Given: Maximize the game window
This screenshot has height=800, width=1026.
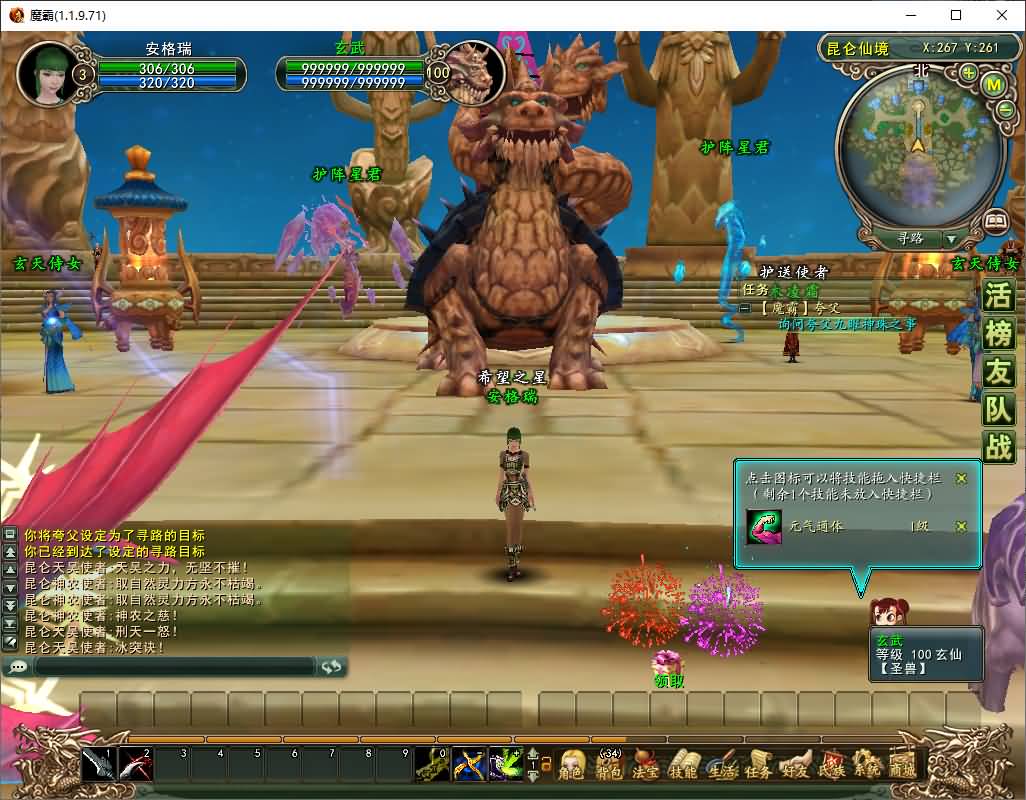Looking at the screenshot, I should (x=956, y=15).
